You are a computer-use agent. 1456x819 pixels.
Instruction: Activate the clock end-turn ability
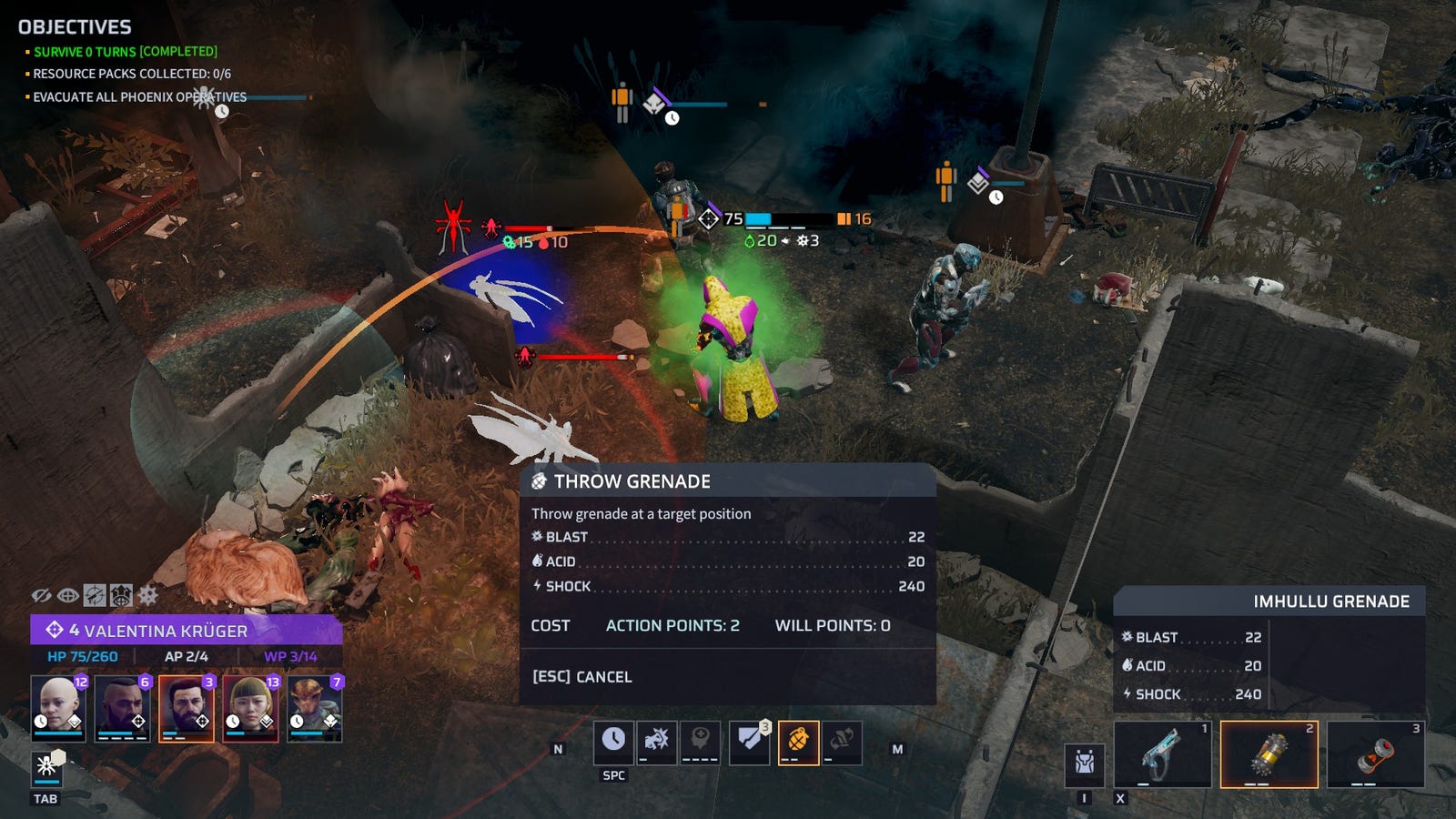613,743
